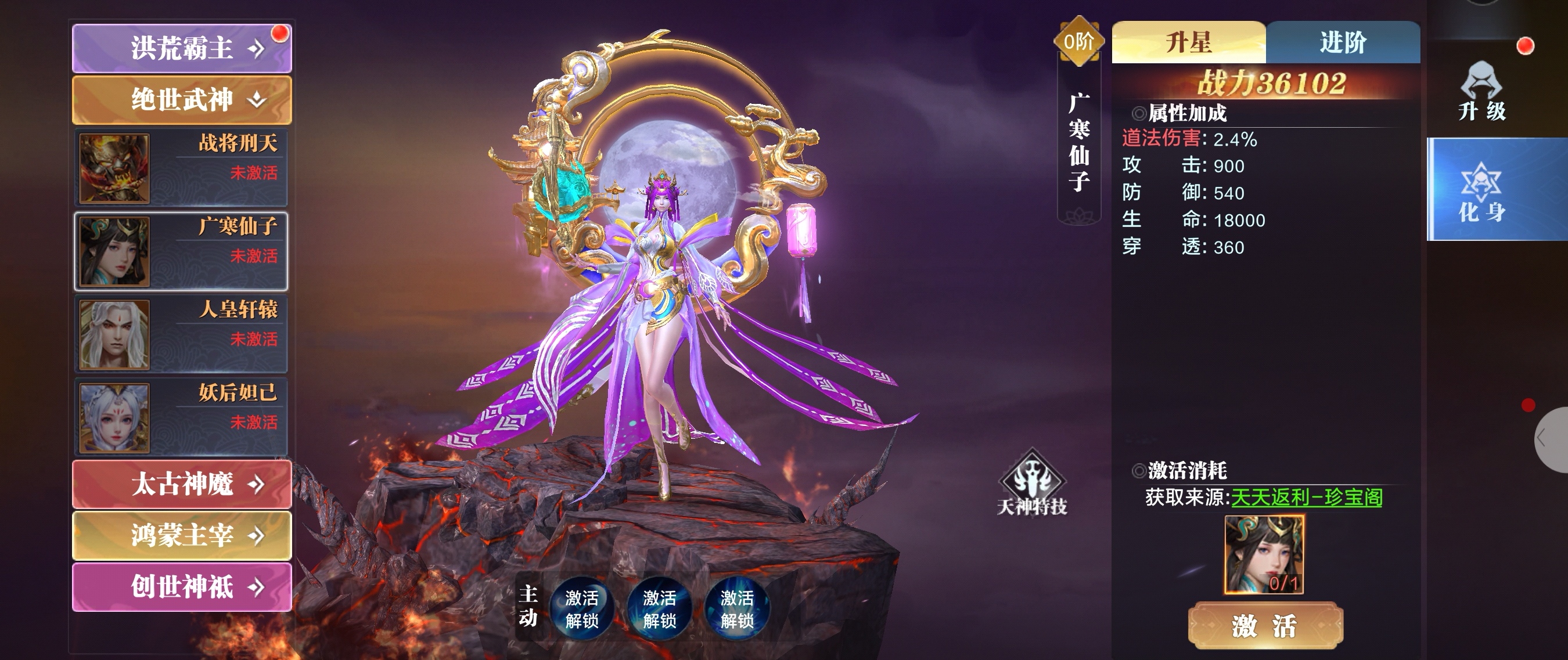The height and width of the screenshot is (660, 1568).
Task: Click the 激活 activate button
Action: (x=1265, y=625)
